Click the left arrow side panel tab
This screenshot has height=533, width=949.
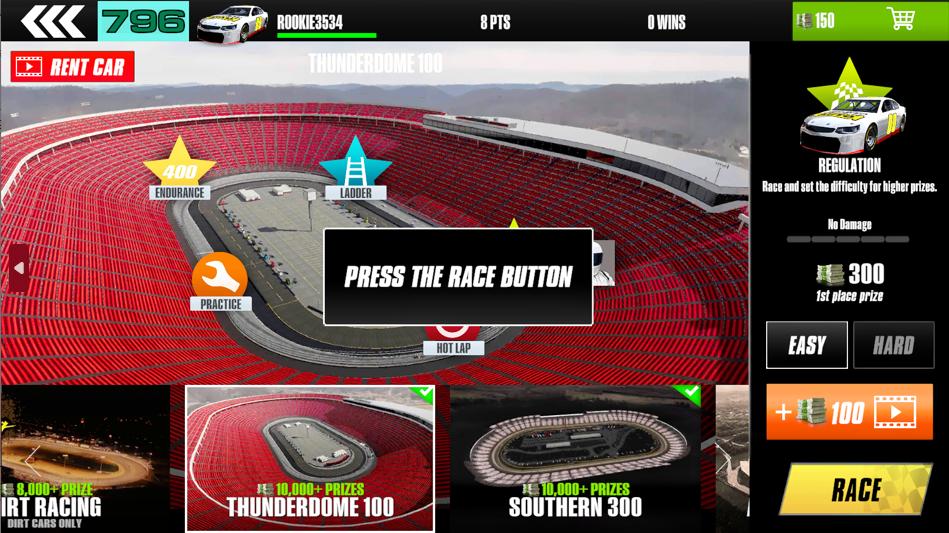(x=18, y=267)
